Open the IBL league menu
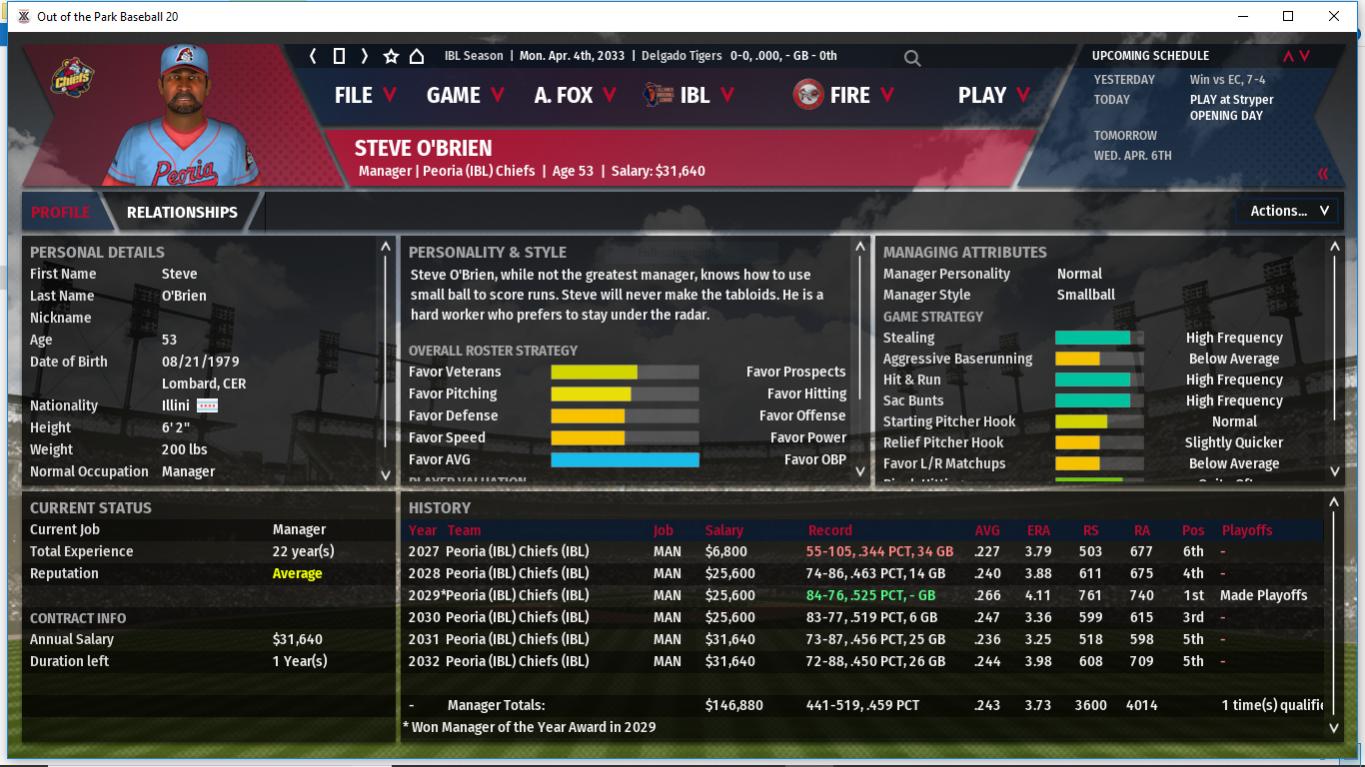Viewport: 1365px width, 767px height. [690, 95]
